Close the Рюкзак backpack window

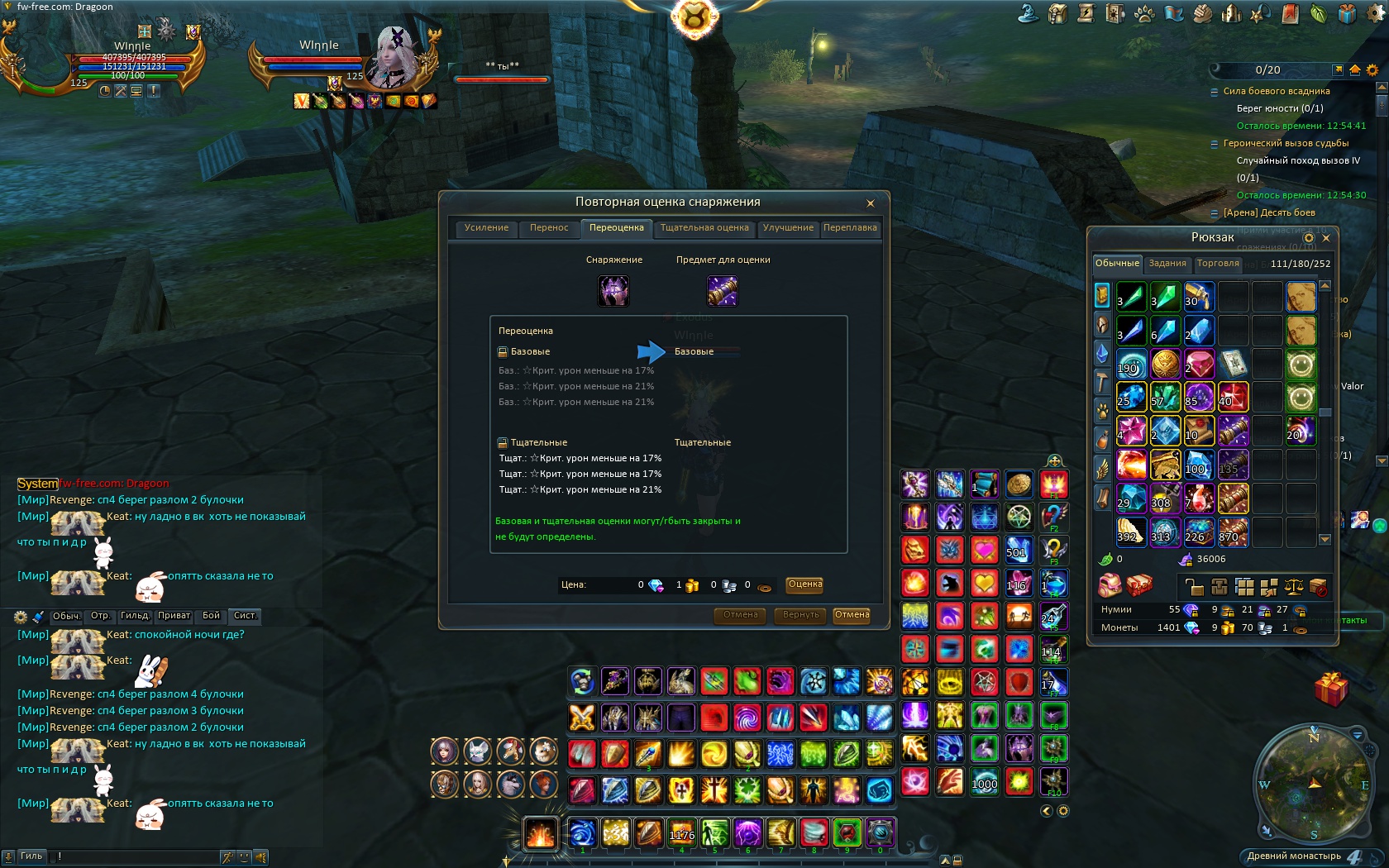(1326, 238)
